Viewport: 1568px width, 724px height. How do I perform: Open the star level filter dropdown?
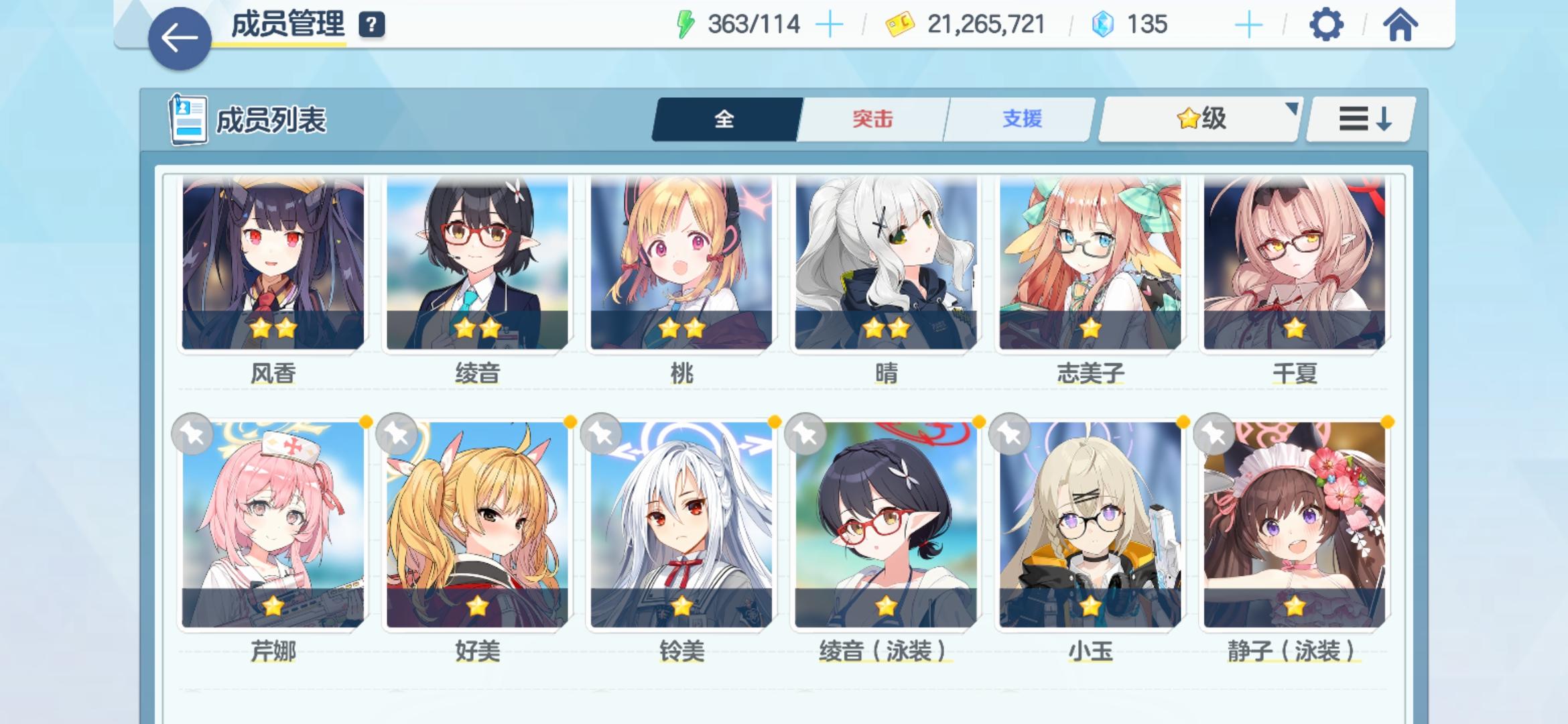[x=1198, y=119]
